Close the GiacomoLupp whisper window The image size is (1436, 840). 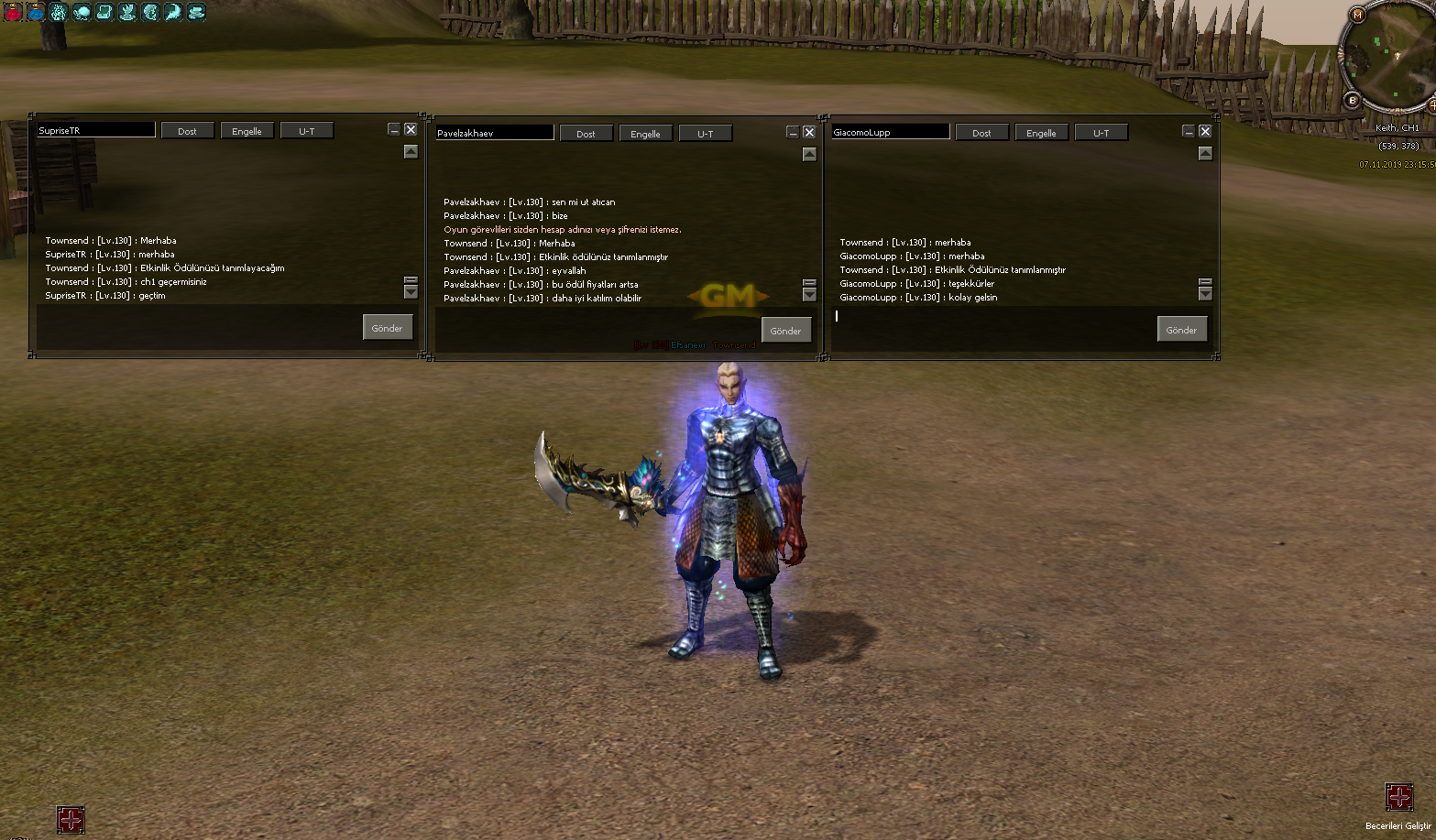pyautogui.click(x=1205, y=131)
